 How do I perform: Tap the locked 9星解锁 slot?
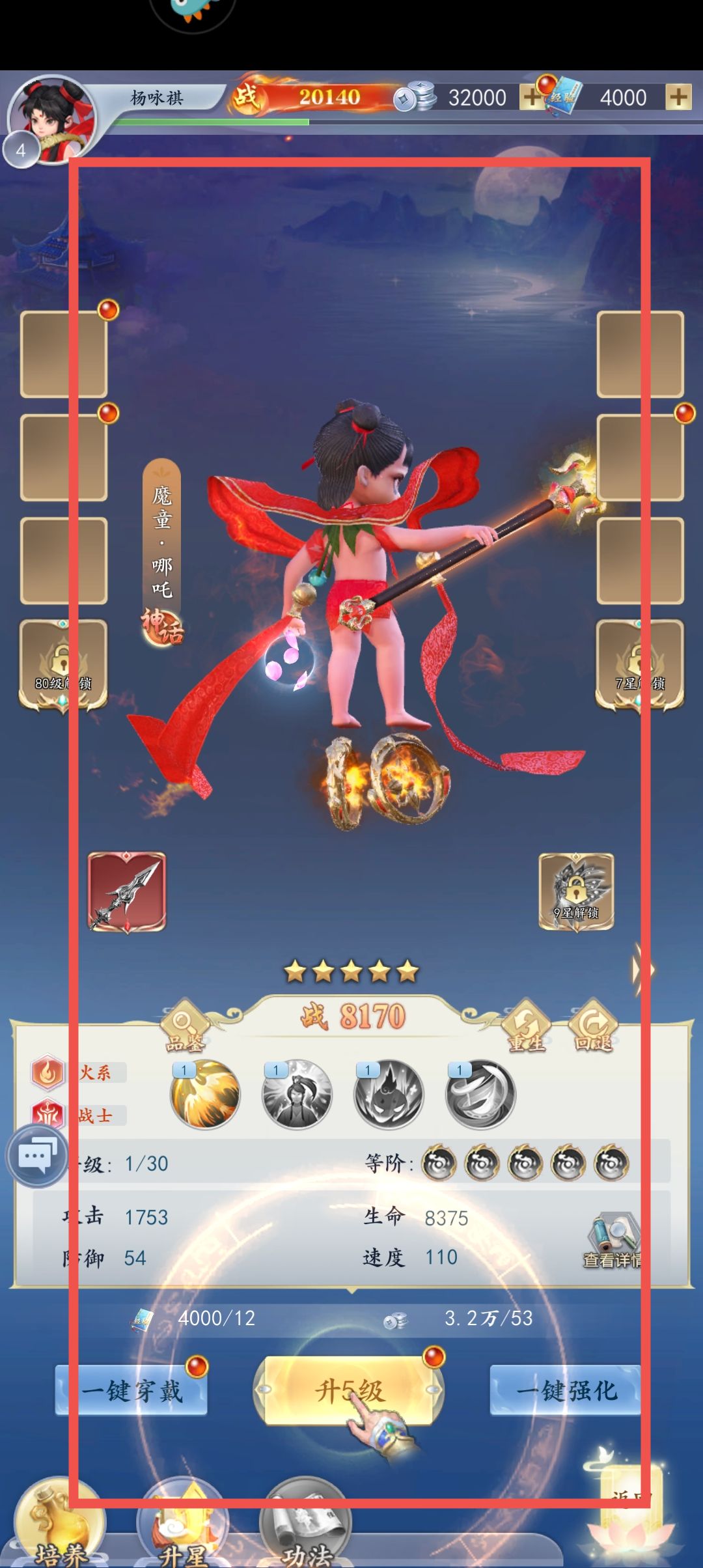576,891
